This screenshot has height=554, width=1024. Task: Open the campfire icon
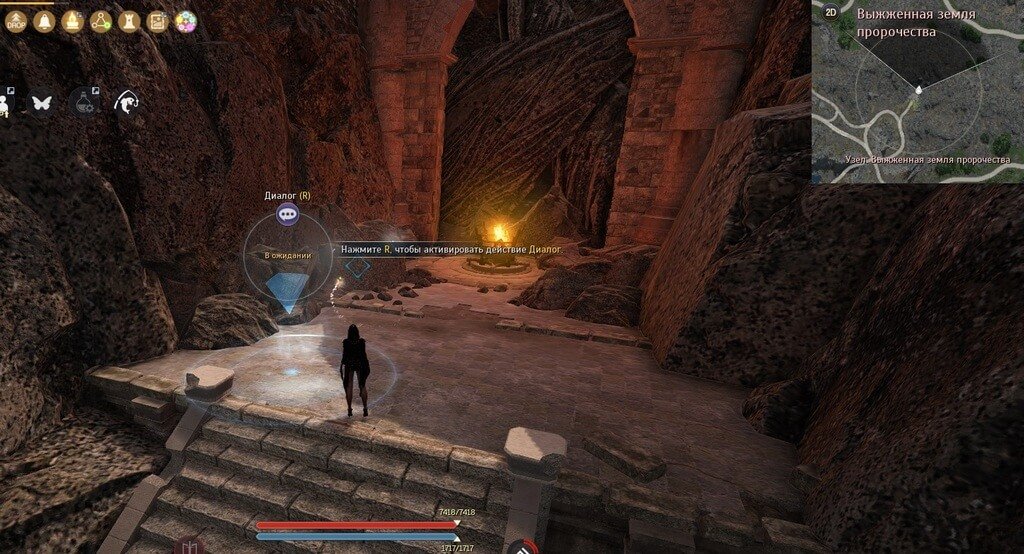[72, 21]
